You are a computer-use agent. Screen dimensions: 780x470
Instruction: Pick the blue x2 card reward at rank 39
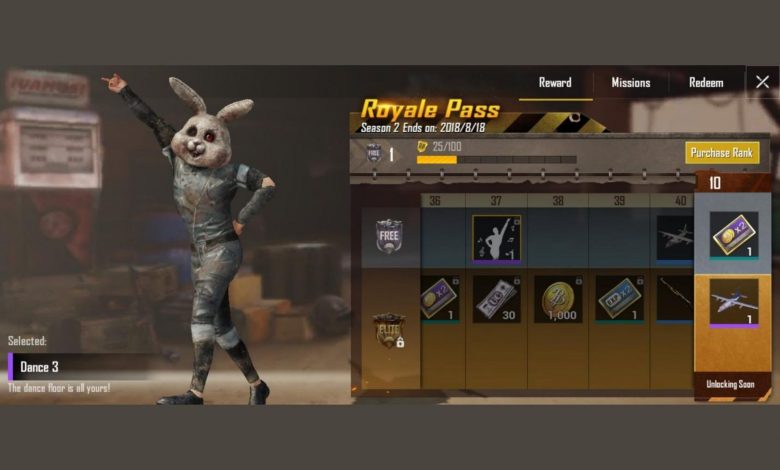(619, 299)
